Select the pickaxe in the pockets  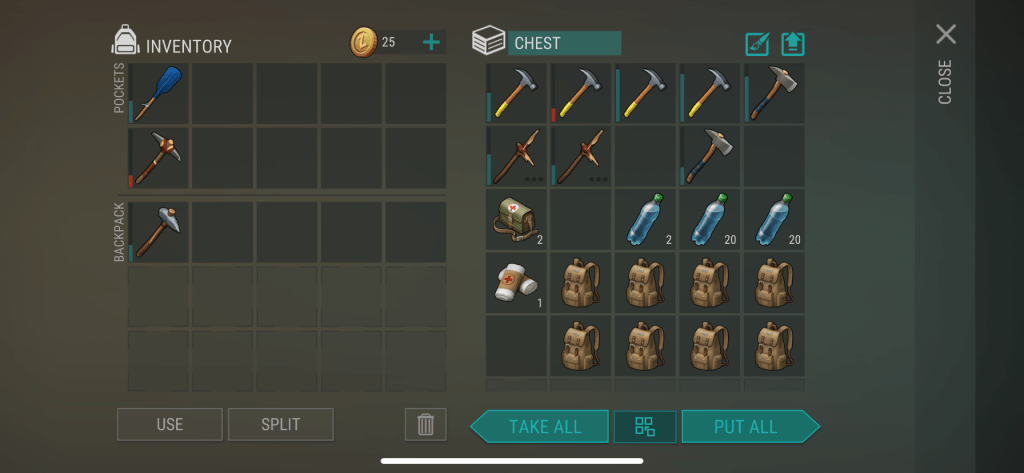tap(158, 158)
